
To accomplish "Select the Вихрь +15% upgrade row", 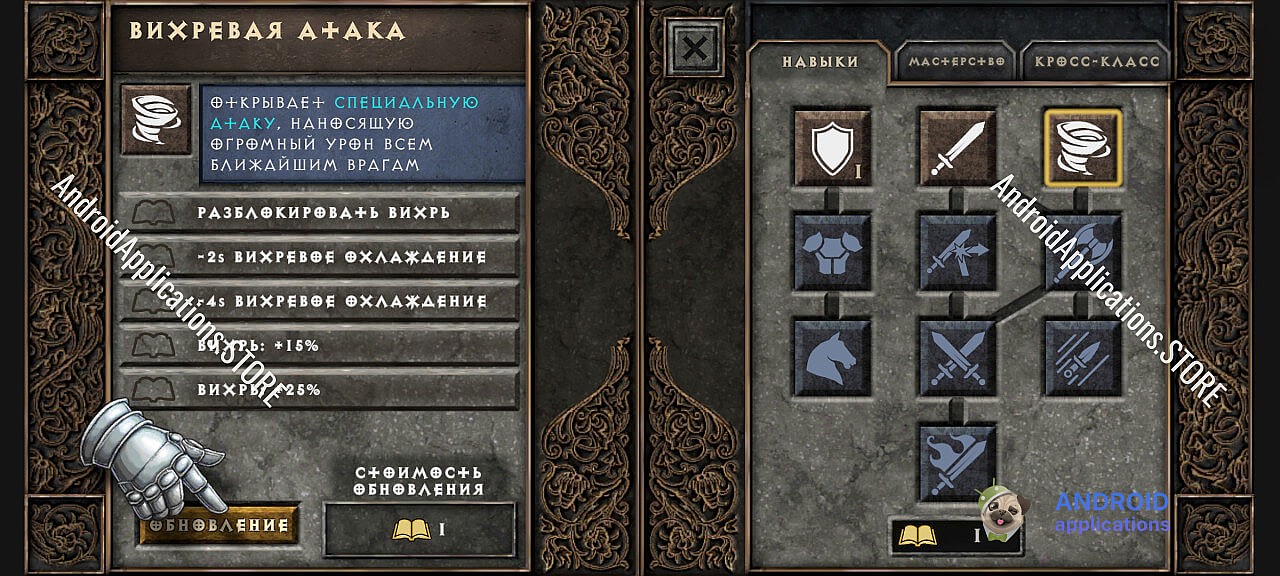I will click(320, 345).
